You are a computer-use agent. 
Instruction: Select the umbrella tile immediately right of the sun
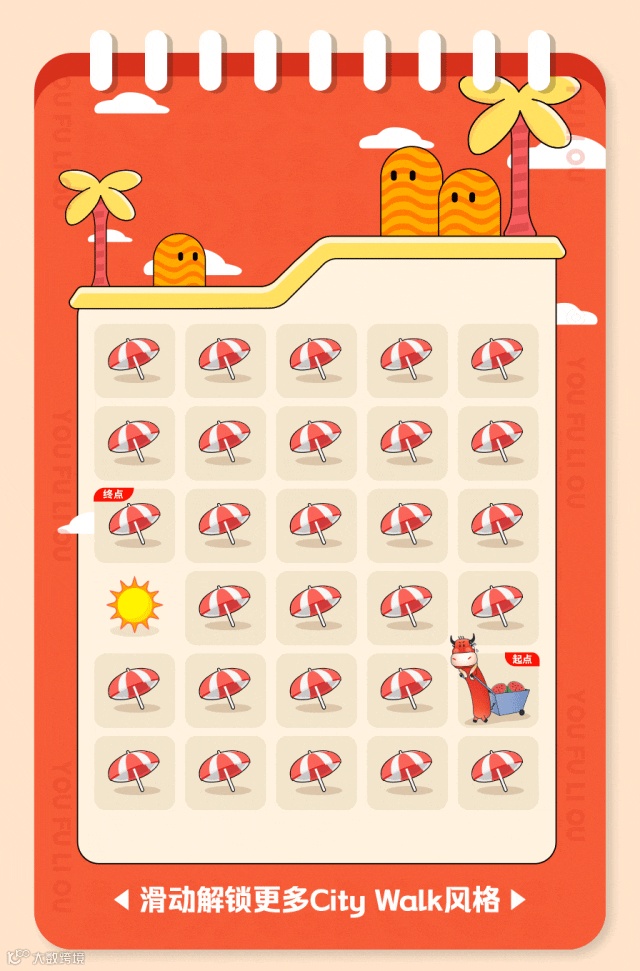[x=225, y=607]
